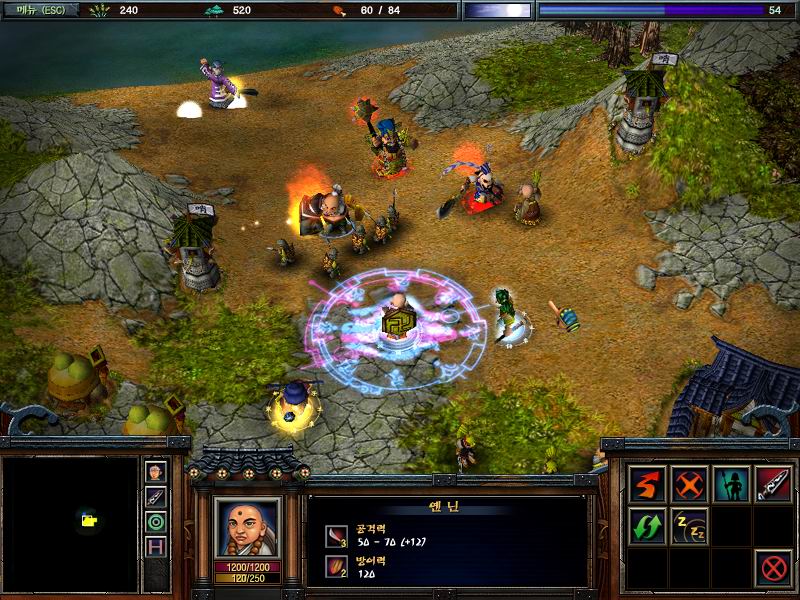Click the pink H minimap button

coord(156,546)
